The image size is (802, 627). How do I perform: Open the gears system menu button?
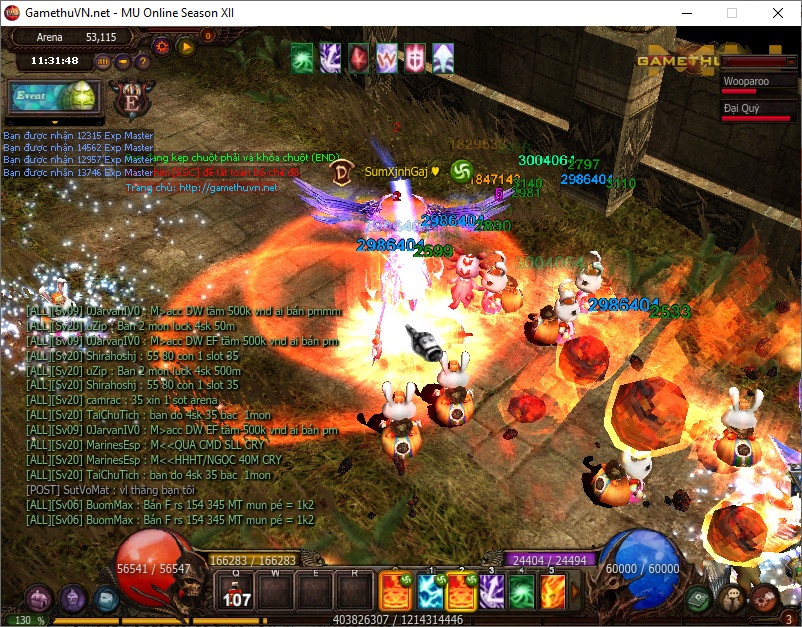click(x=764, y=599)
